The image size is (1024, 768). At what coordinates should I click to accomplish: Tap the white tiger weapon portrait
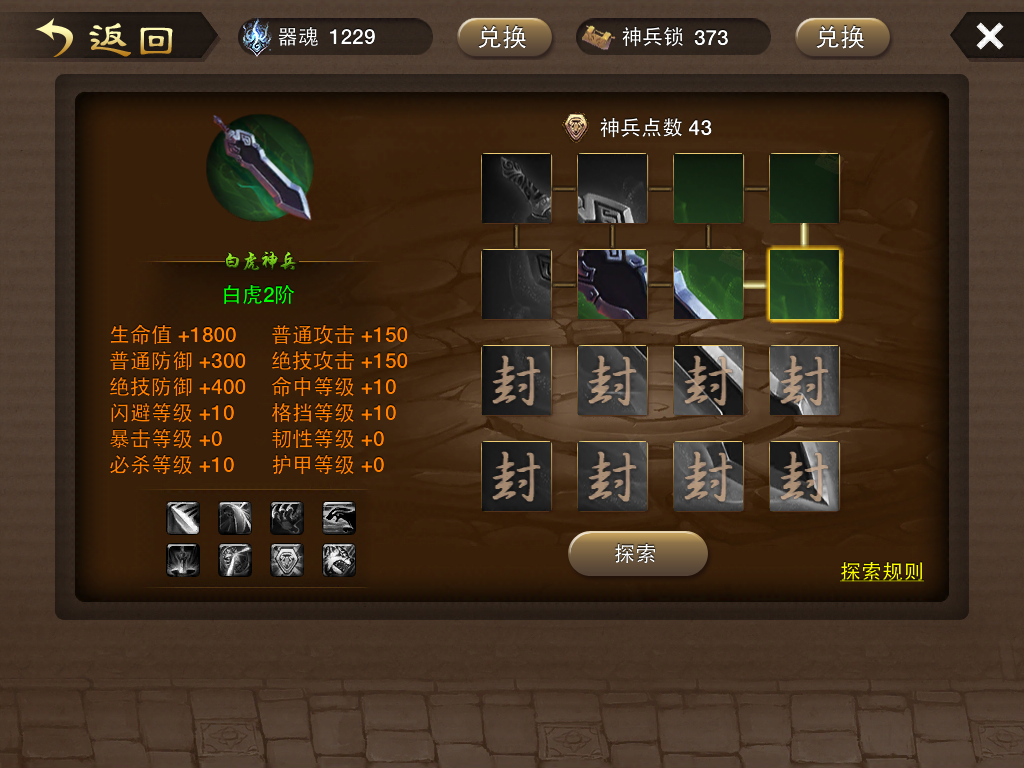260,167
